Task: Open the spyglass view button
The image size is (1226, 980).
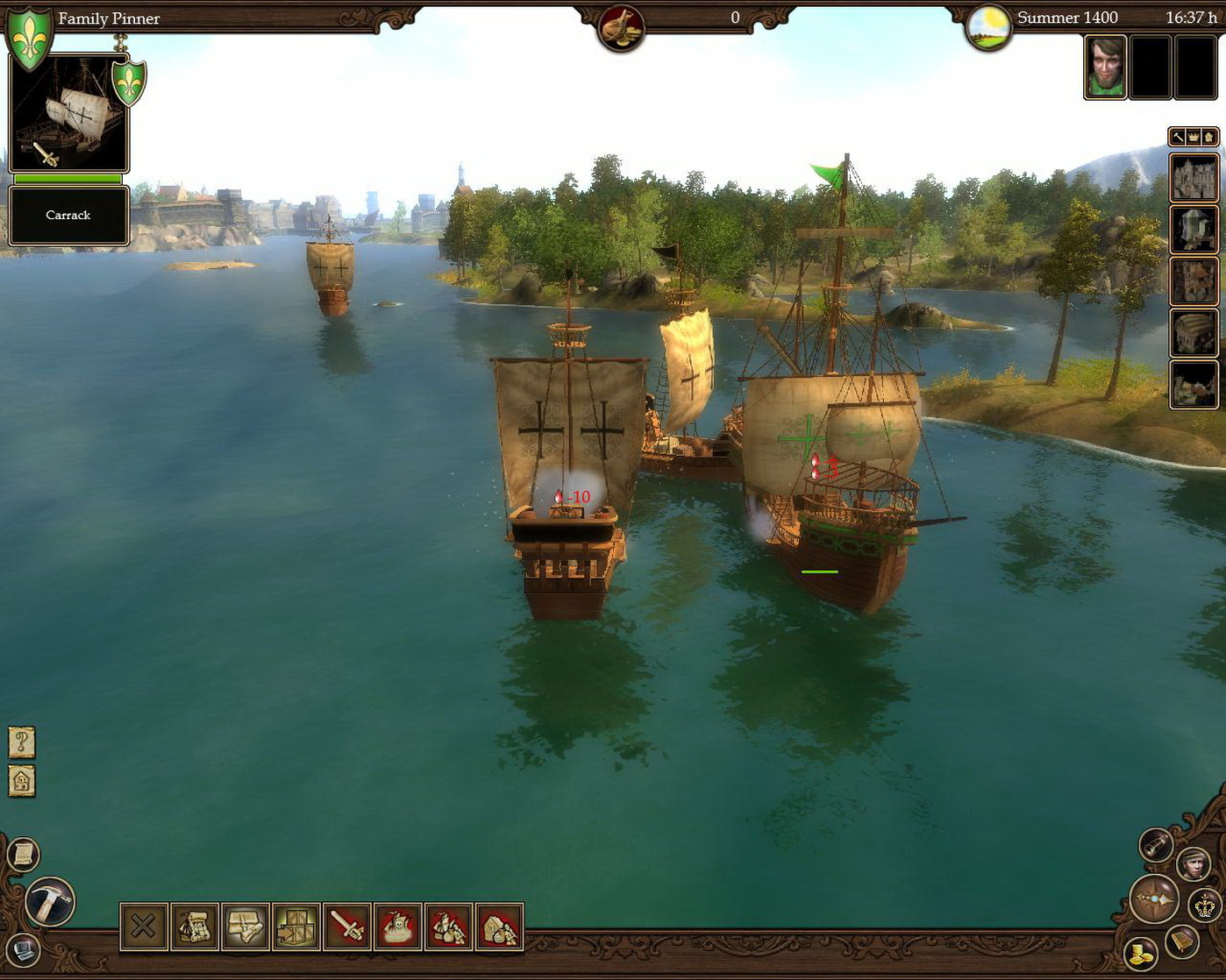Action: [x=1156, y=844]
